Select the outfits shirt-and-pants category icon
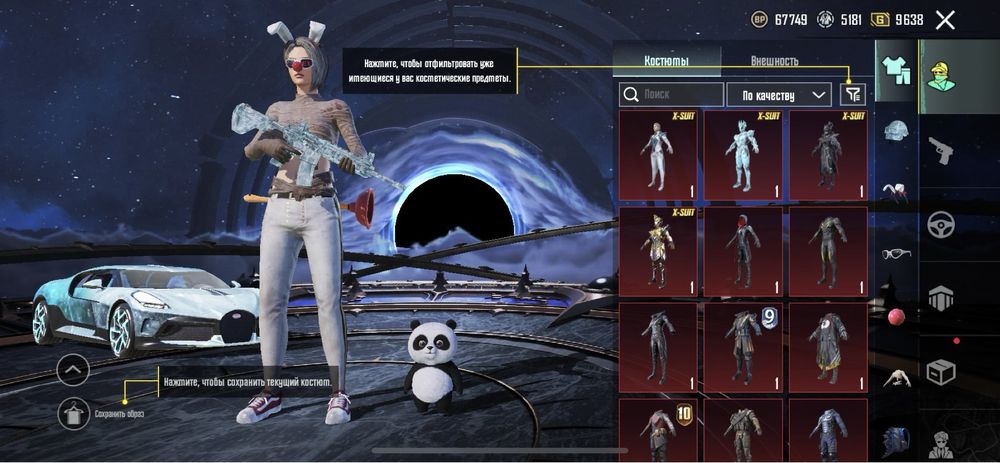The image size is (1000, 463). [896, 68]
